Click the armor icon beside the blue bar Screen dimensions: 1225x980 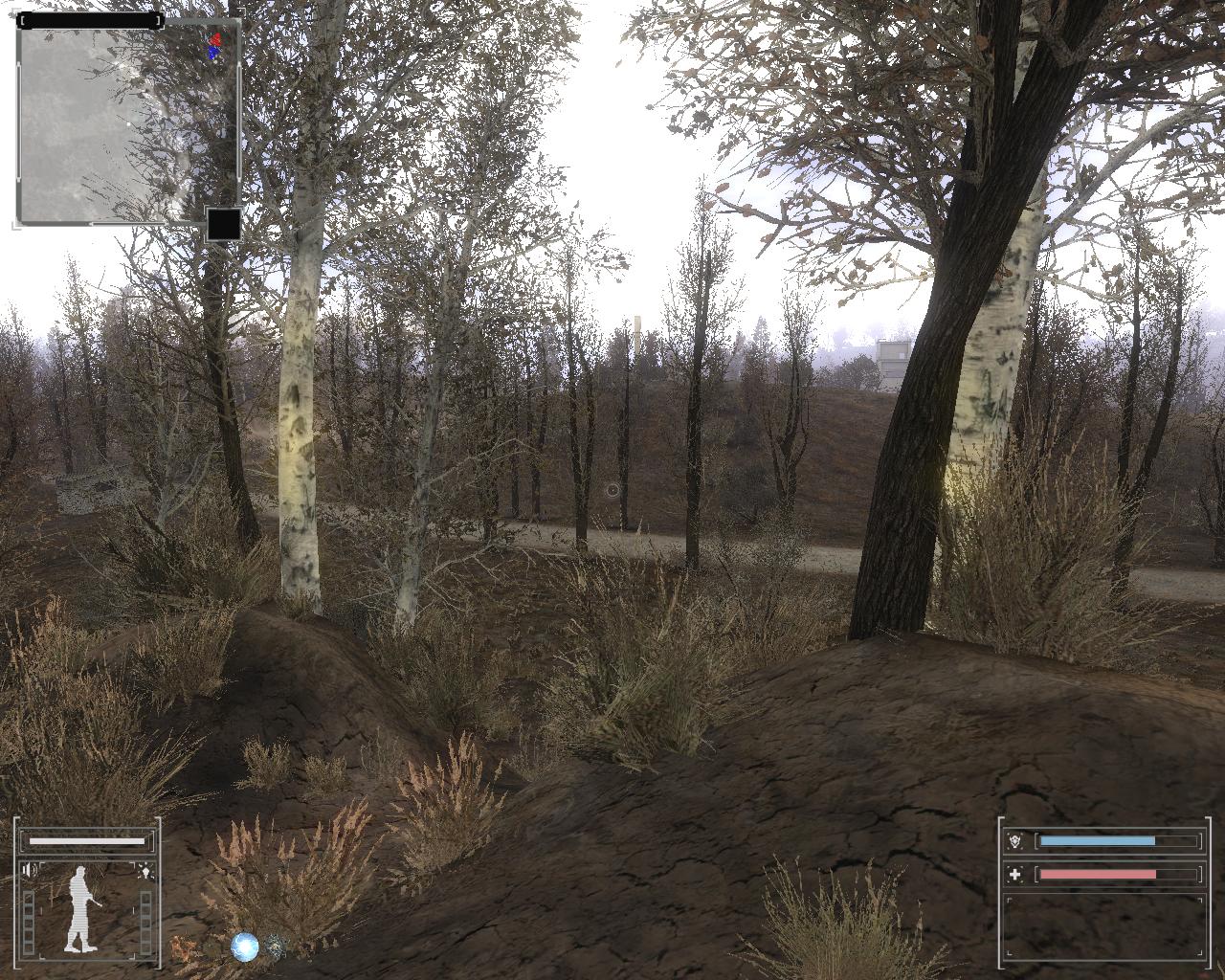pyautogui.click(x=1015, y=841)
